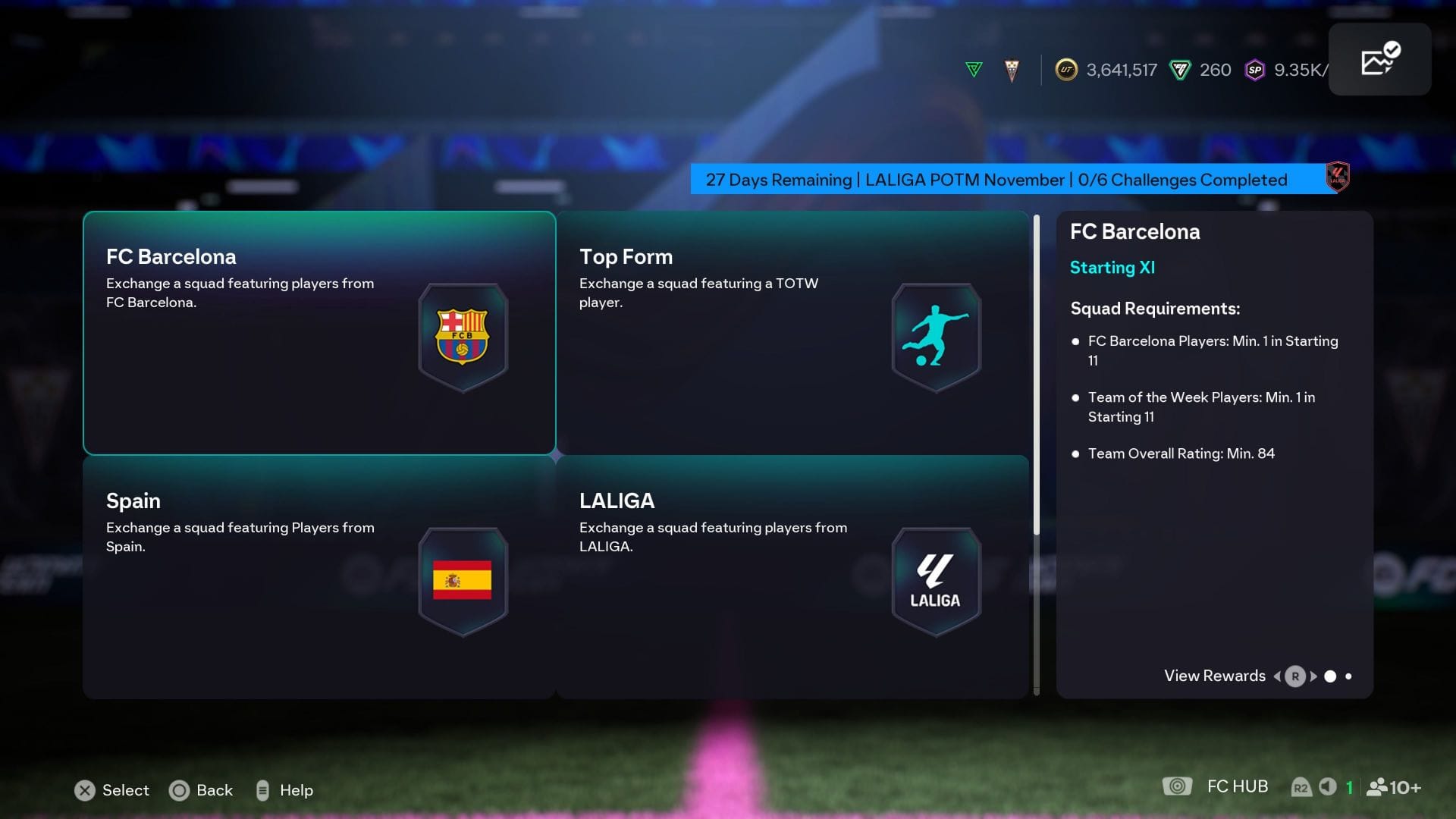1456x819 pixels.
Task: Open the LALIGA logo challenge icon
Action: tap(936, 580)
